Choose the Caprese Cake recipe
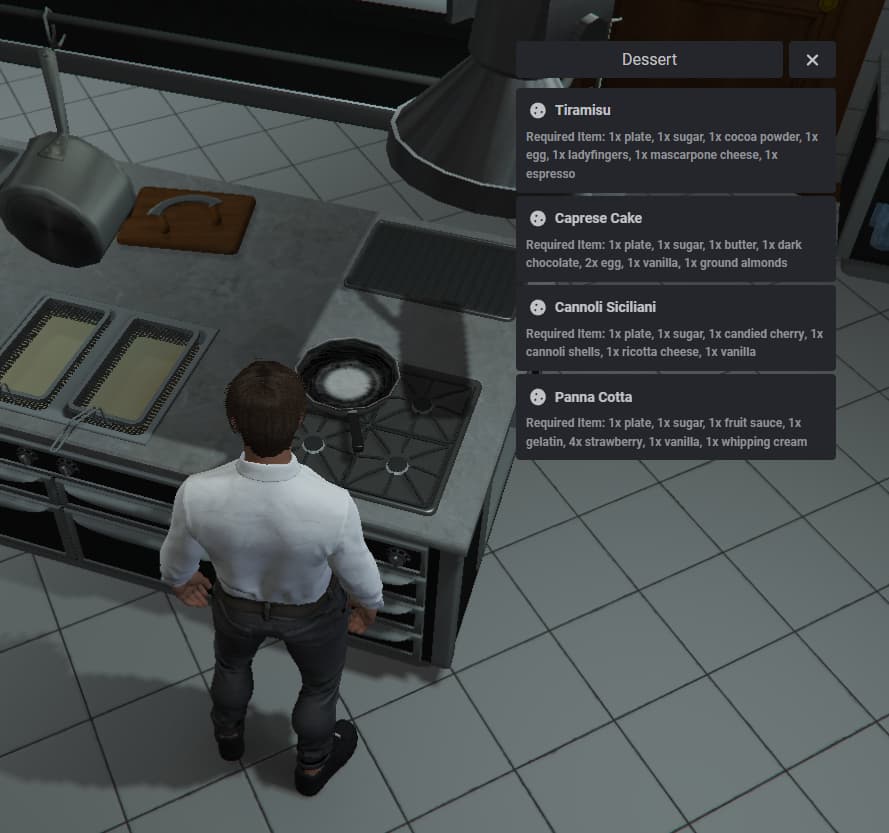Screen dimensions: 889x833 pyautogui.click(x=675, y=239)
